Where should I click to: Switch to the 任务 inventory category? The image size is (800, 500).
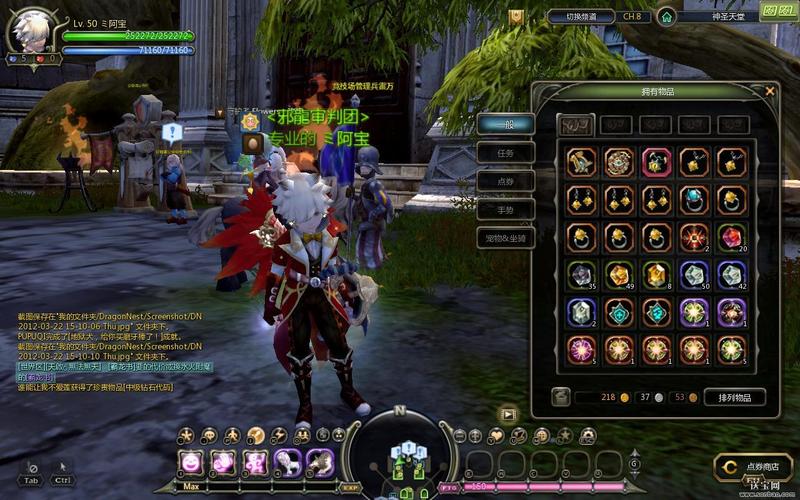click(505, 153)
